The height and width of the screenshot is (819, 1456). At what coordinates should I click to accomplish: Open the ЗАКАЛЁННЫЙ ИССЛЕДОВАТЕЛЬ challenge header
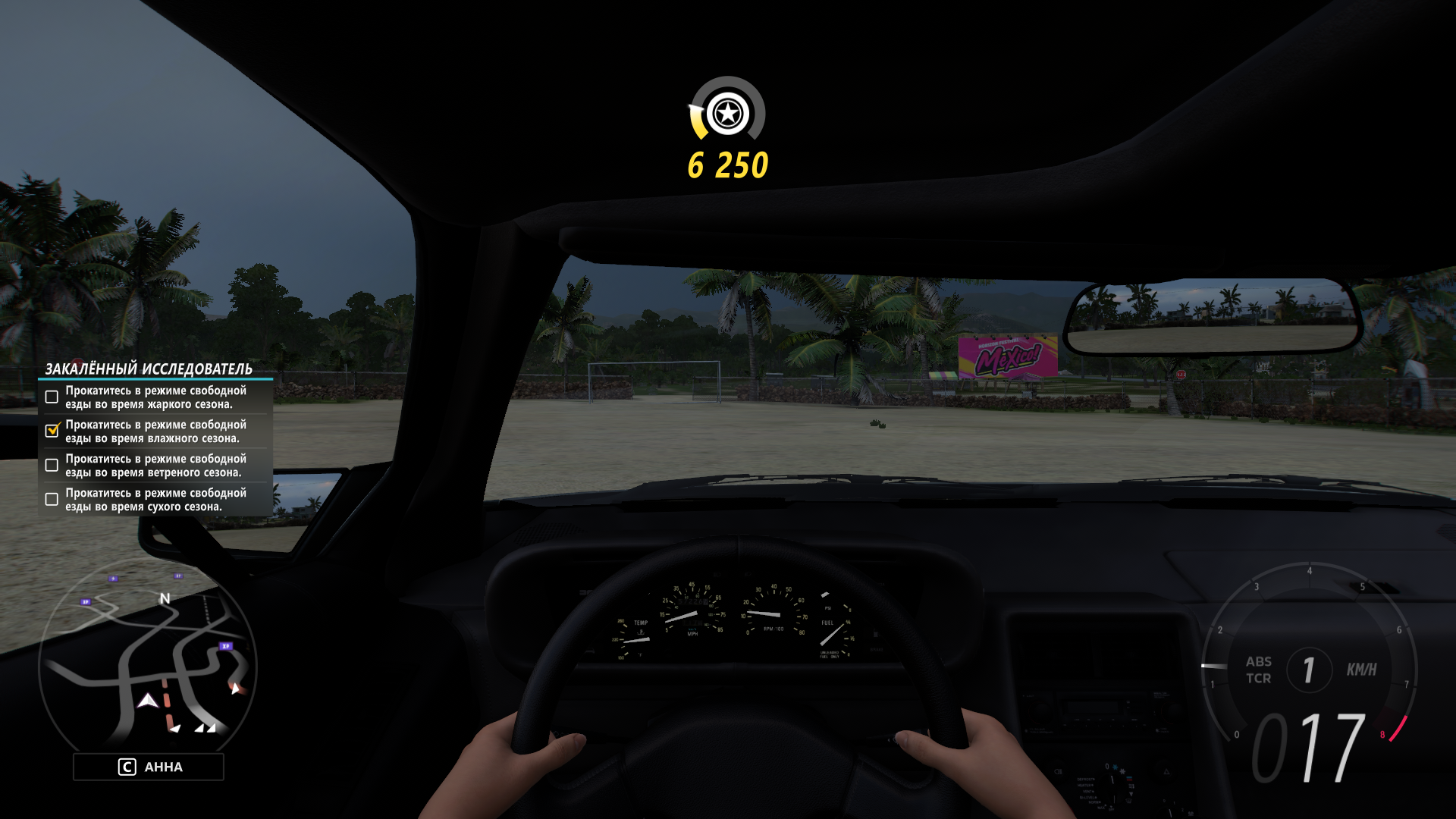pos(149,369)
